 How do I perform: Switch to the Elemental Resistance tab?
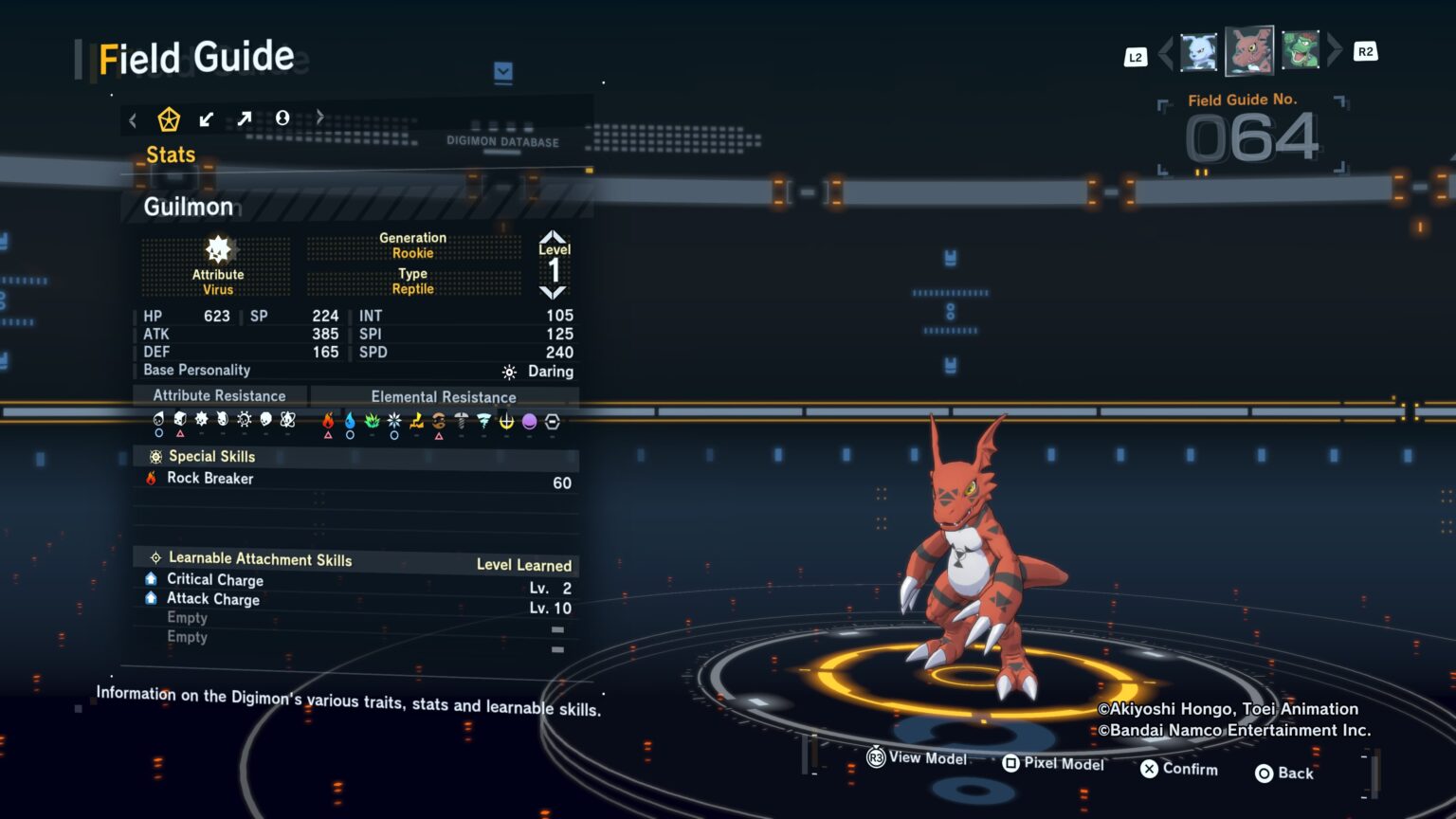443,396
